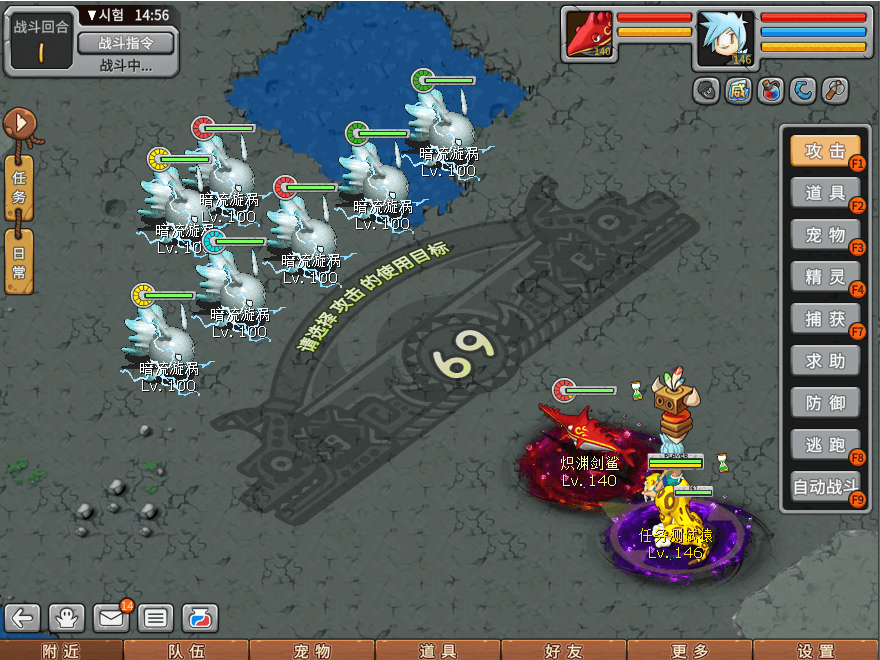Viewport: 880px width, 660px height.
Task: Select the 逃跑 (Flee) command
Action: pyautogui.click(x=825, y=444)
